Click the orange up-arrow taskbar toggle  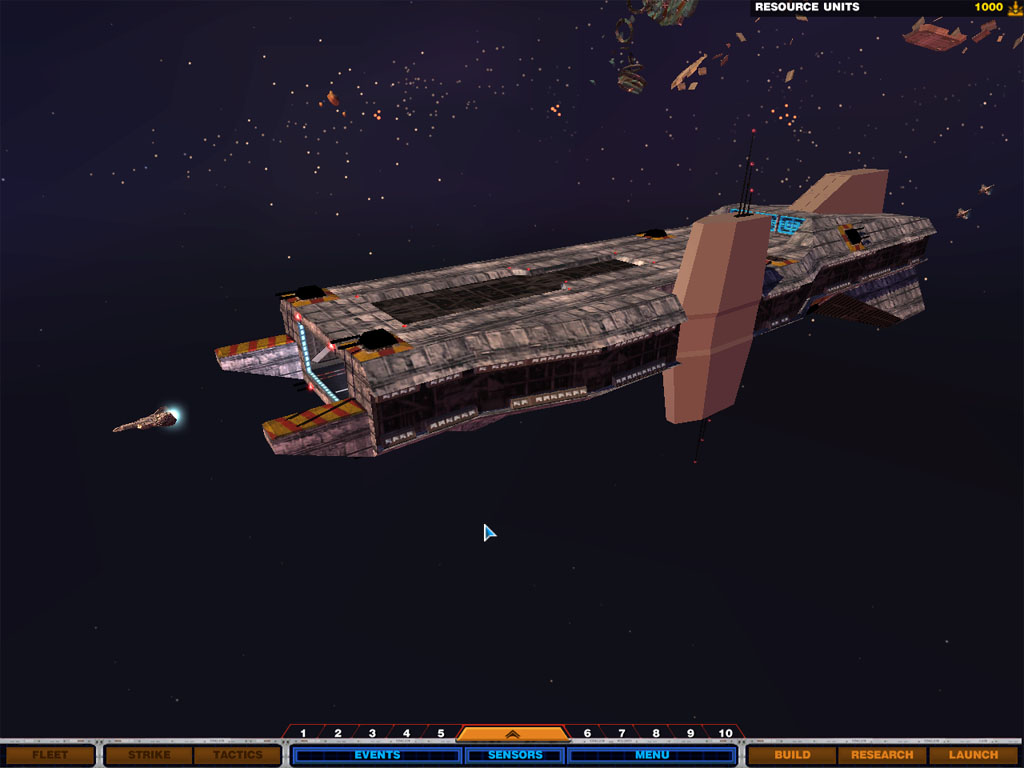click(514, 733)
